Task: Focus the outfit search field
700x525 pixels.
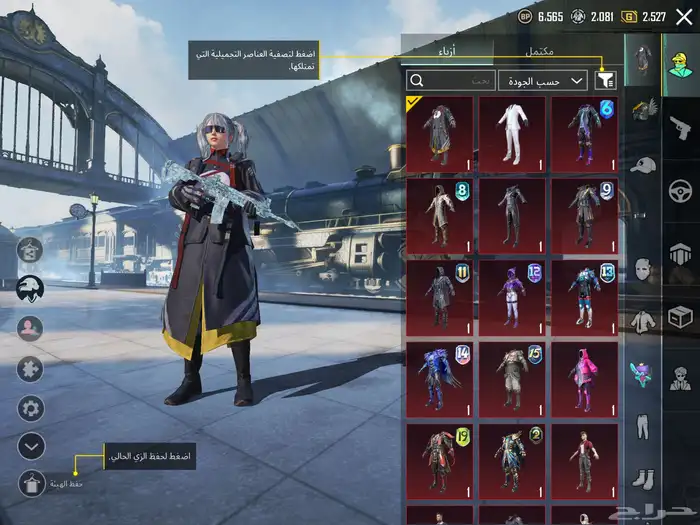Action: pos(450,80)
